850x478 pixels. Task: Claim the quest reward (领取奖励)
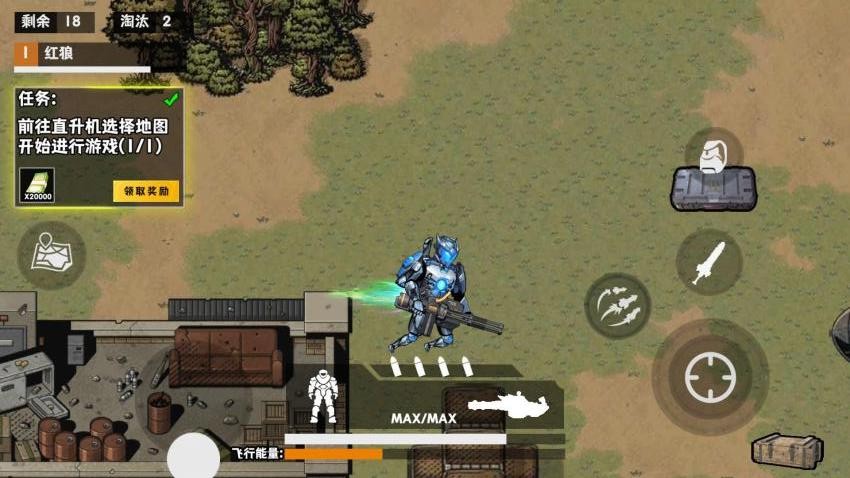[x=146, y=190]
